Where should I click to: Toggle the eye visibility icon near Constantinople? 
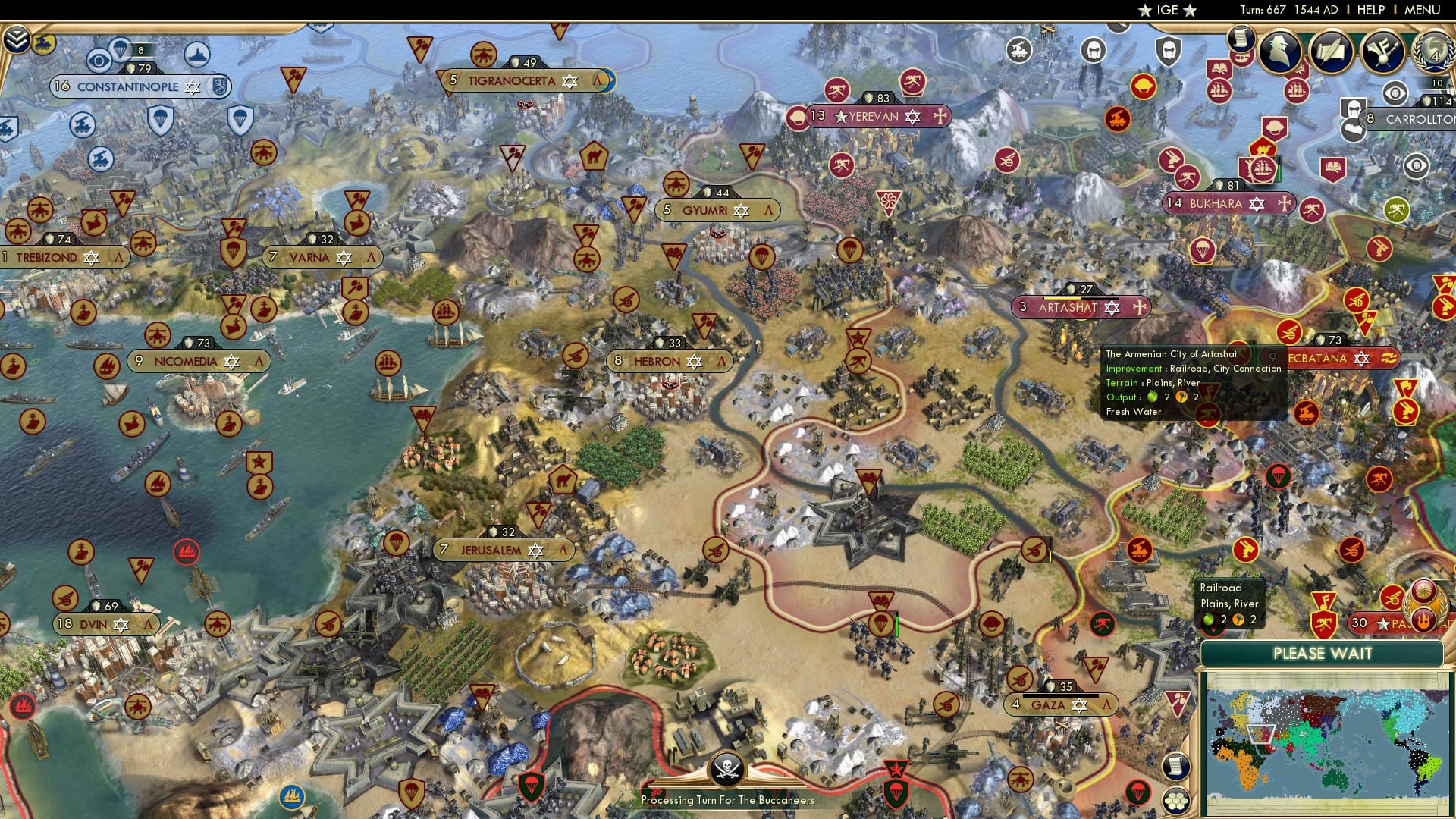[99, 60]
